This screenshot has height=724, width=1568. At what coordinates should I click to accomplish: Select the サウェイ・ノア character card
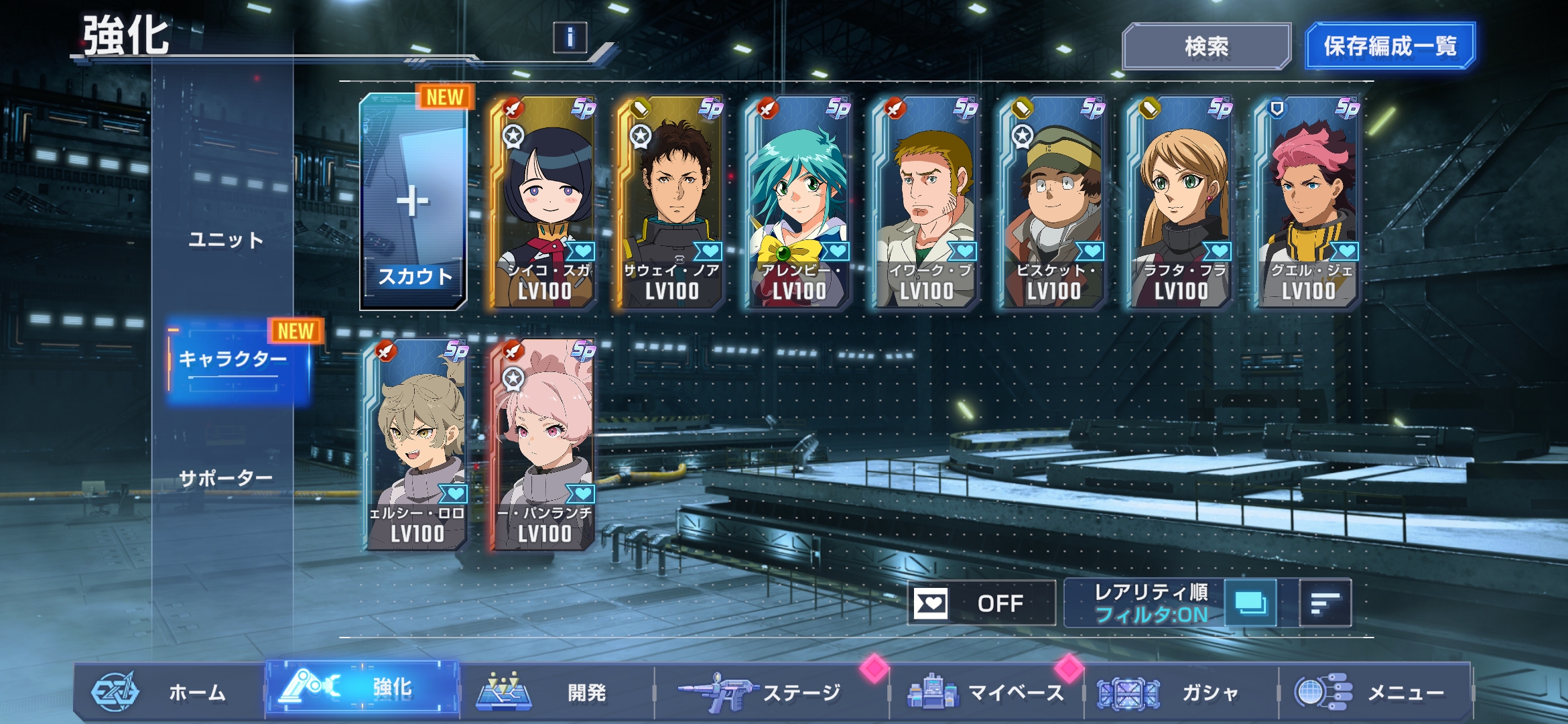(671, 202)
